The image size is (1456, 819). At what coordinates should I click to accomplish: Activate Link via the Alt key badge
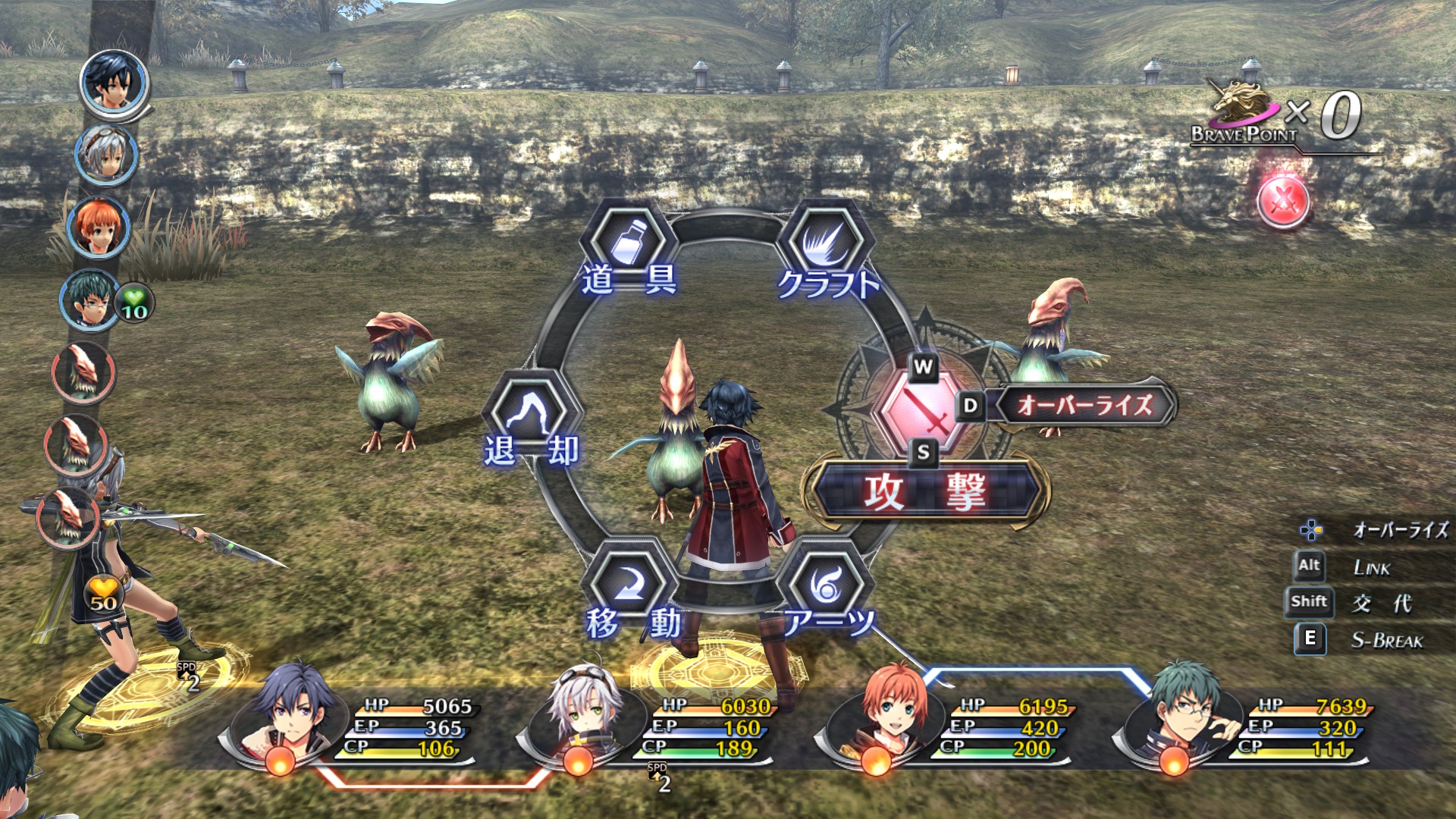[1310, 565]
